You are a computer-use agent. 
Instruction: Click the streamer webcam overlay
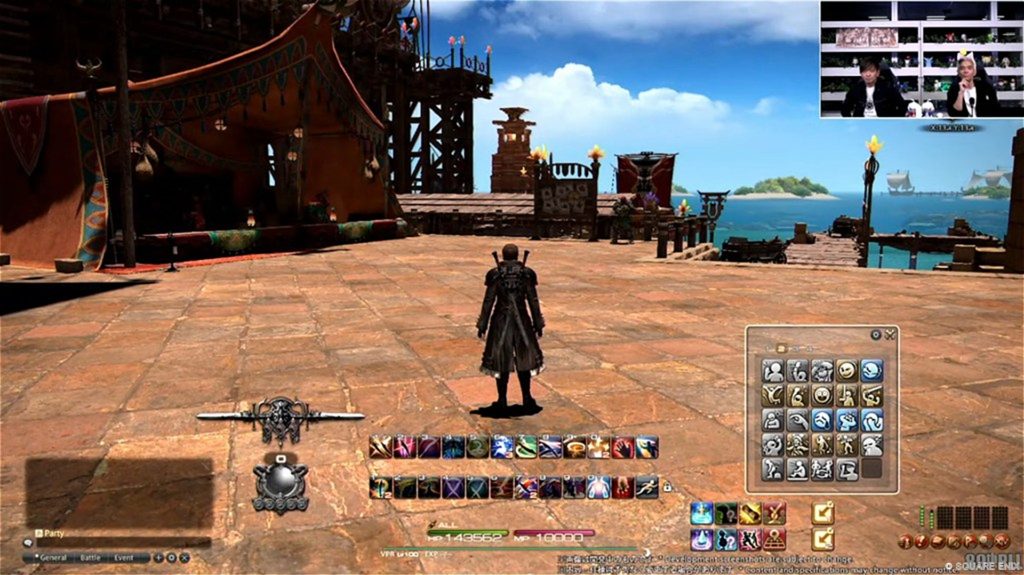point(921,59)
